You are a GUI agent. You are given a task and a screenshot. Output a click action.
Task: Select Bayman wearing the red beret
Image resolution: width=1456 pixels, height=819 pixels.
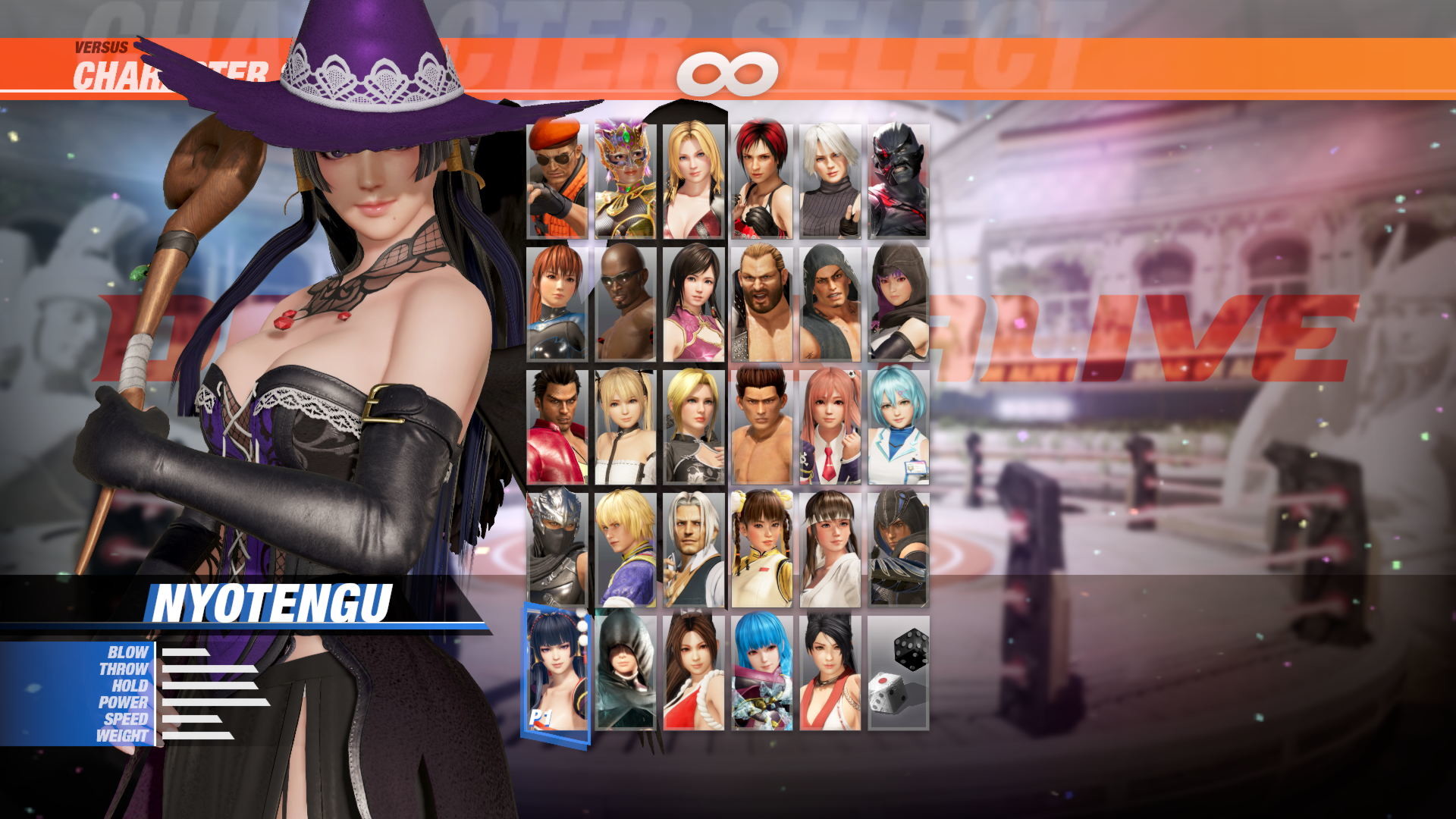tap(557, 178)
